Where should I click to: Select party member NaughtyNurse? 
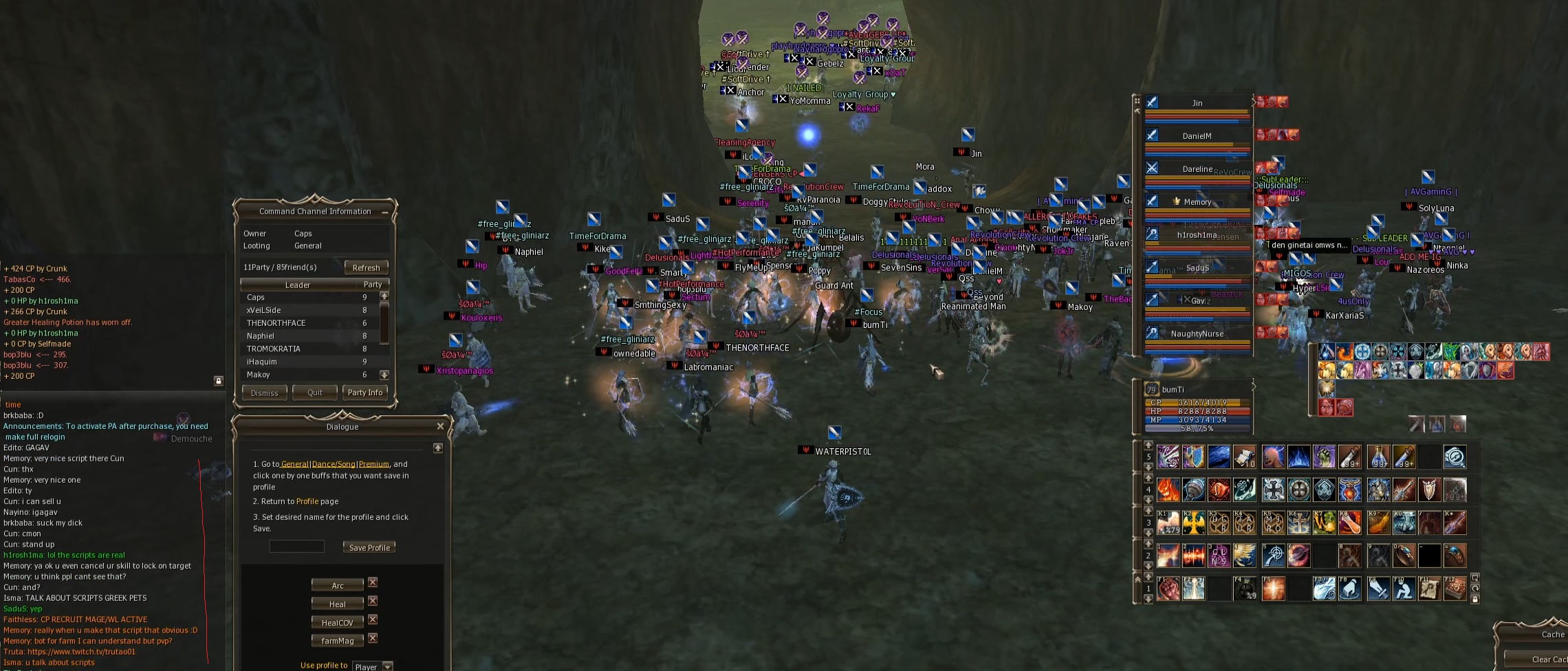click(1197, 334)
